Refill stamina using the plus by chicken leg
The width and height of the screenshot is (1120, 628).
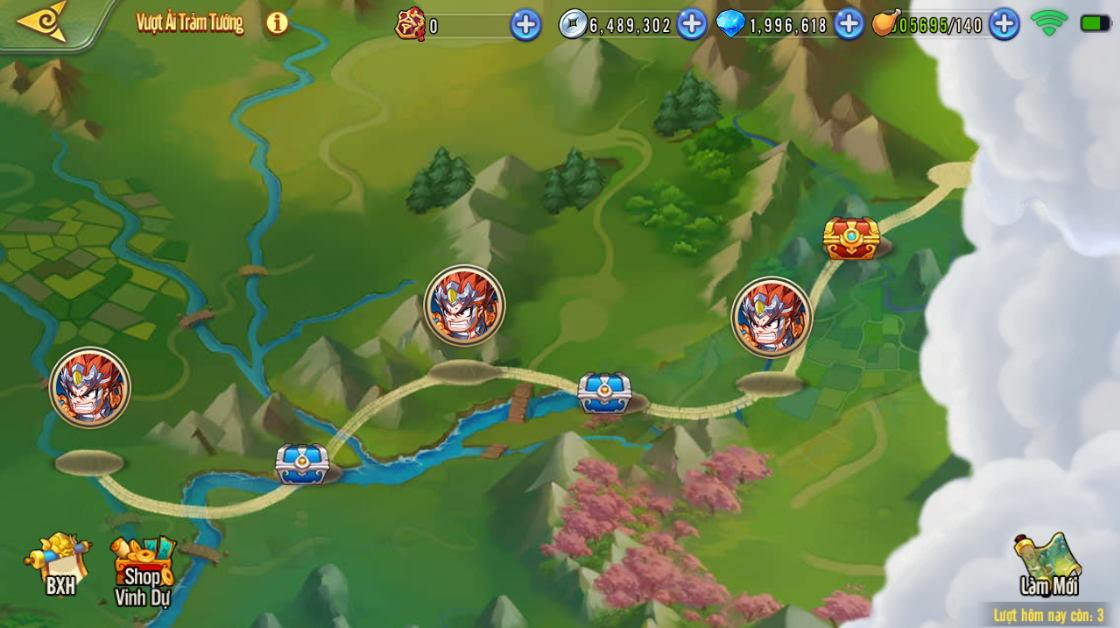click(1003, 25)
